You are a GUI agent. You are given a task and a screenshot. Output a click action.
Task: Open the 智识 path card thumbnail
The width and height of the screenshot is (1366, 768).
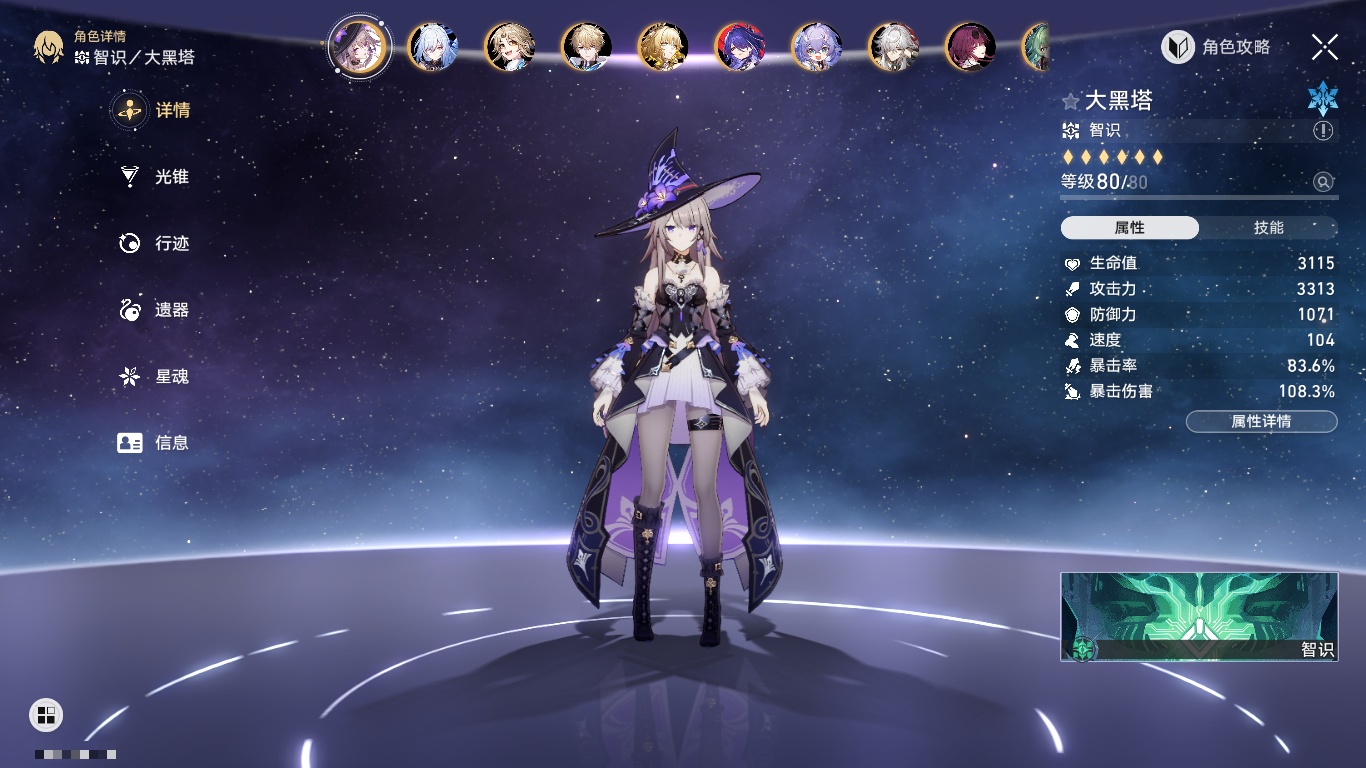[1199, 616]
